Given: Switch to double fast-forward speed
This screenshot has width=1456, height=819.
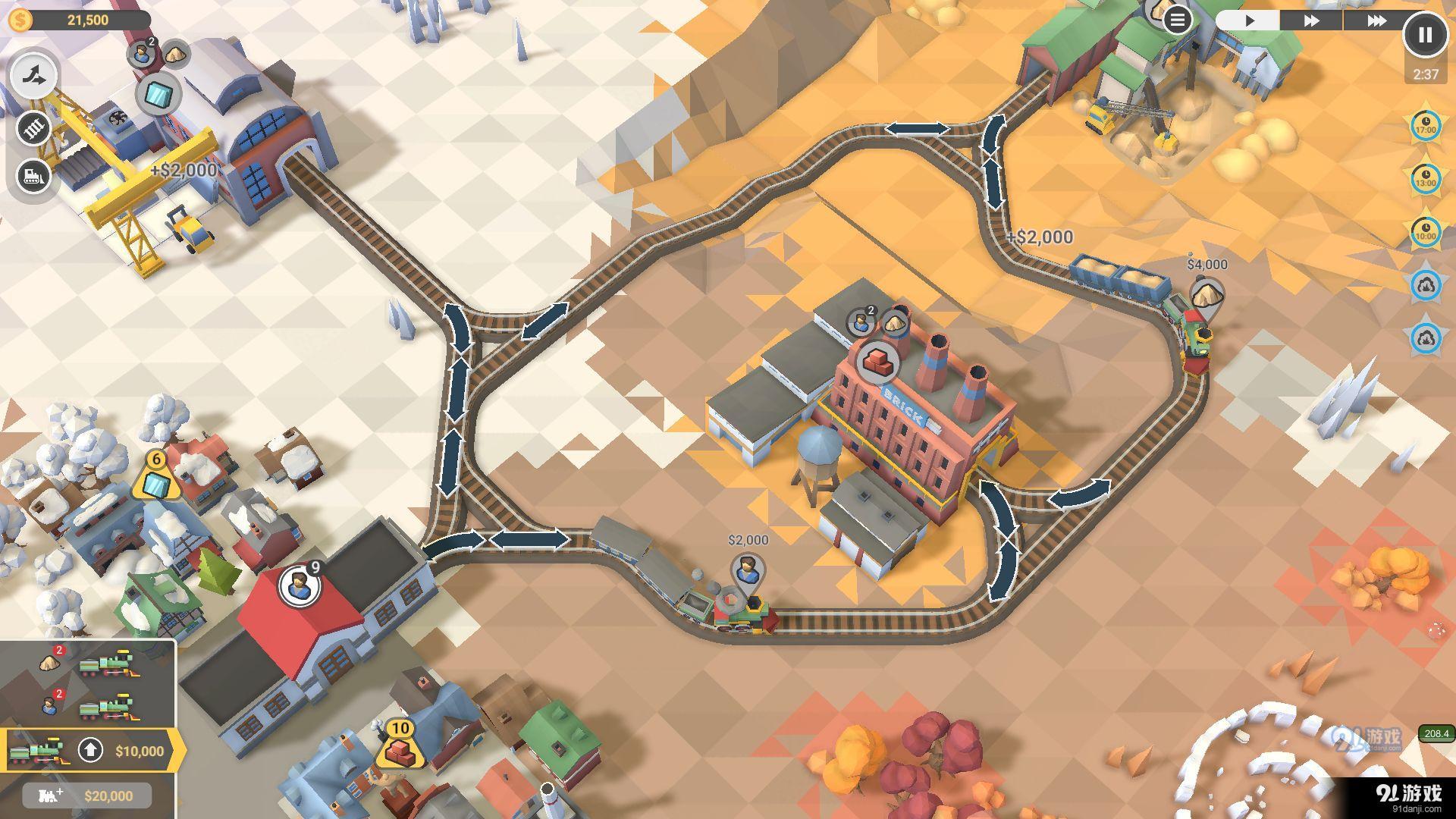Looking at the screenshot, I should point(1311,20).
